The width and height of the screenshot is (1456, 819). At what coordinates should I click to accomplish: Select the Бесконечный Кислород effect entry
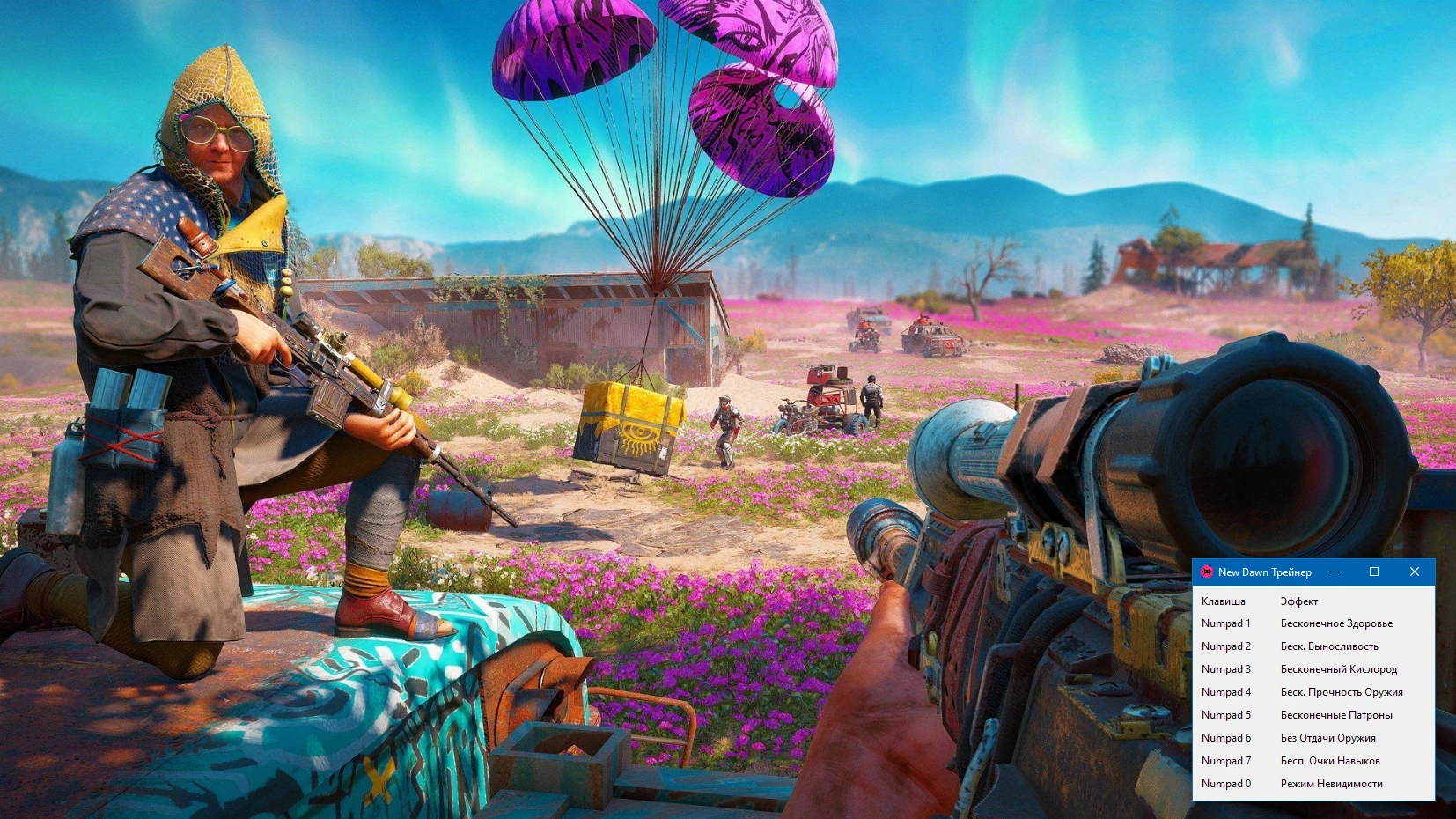pyautogui.click(x=1339, y=668)
